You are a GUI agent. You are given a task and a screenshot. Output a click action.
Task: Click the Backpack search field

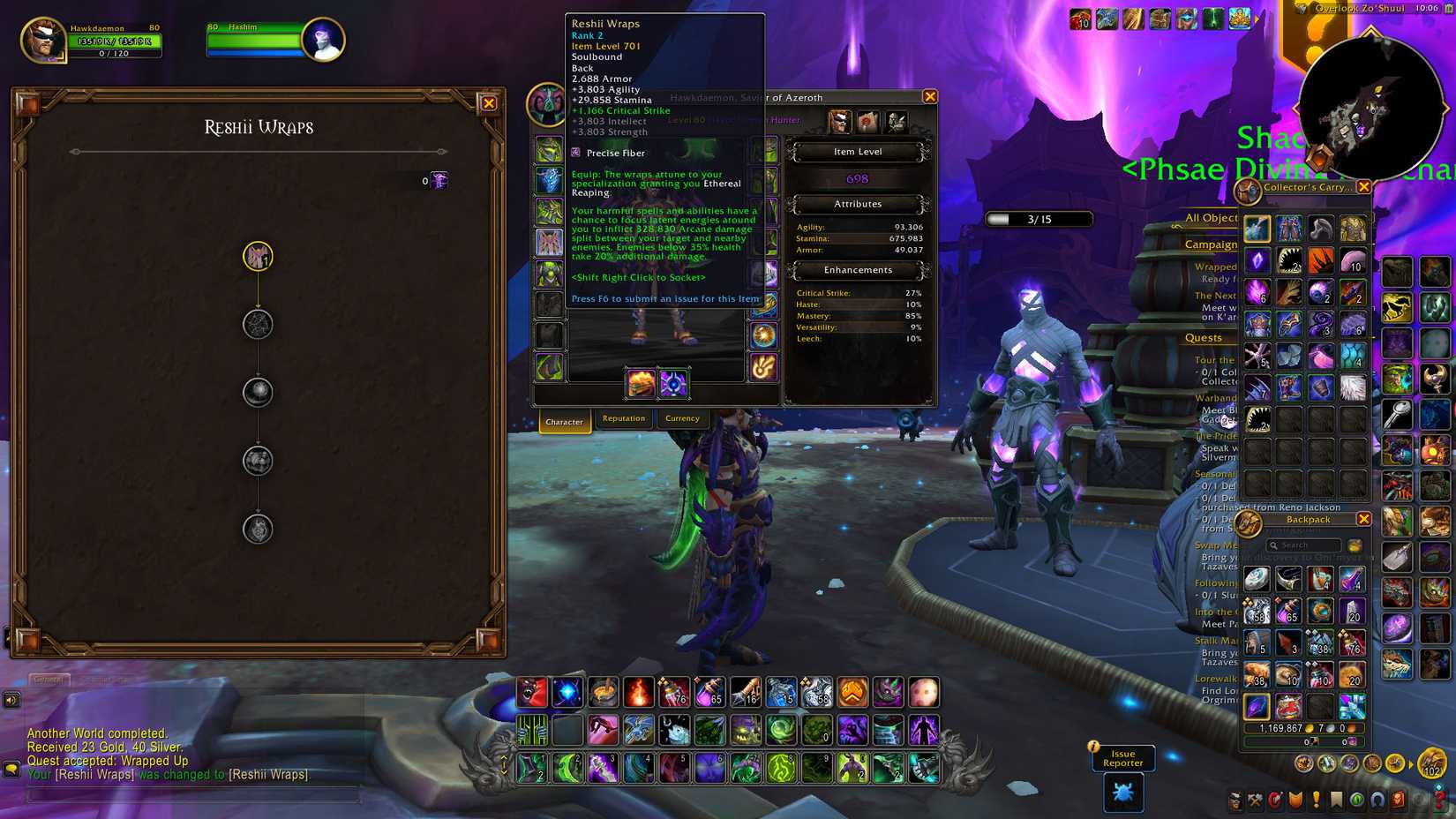tap(1303, 545)
